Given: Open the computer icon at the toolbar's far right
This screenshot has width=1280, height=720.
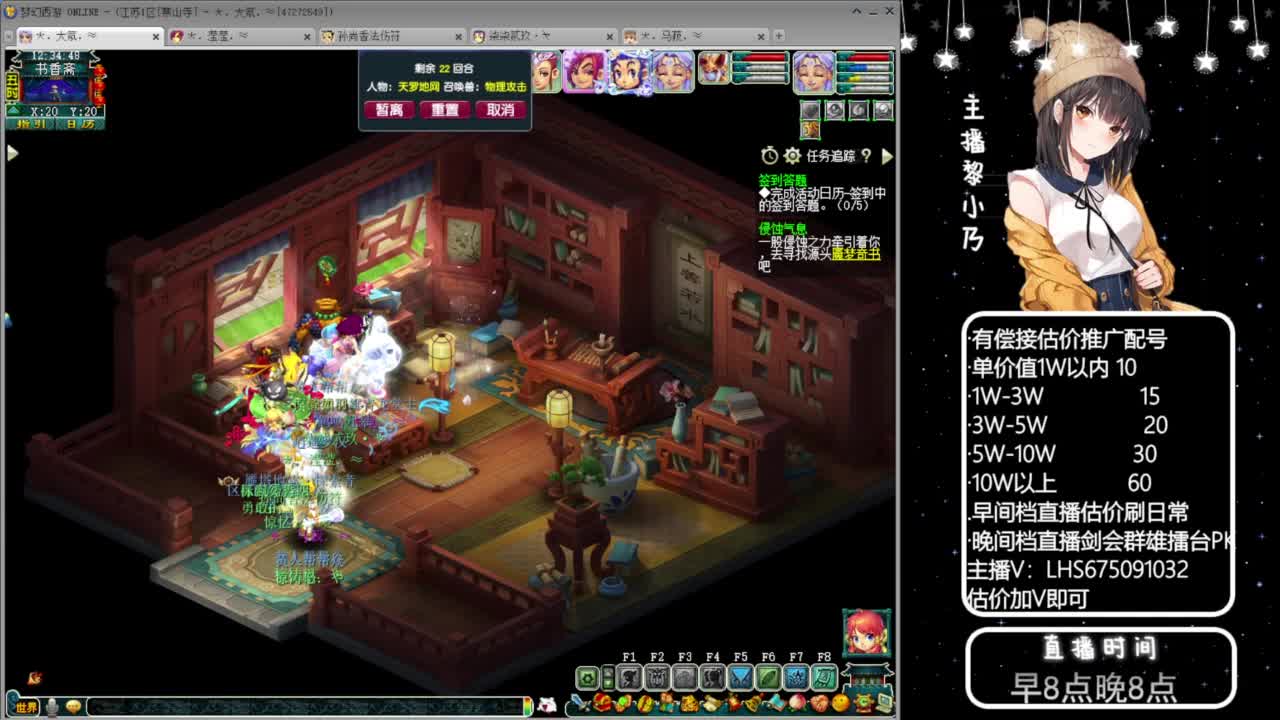Looking at the screenshot, I should [882, 704].
